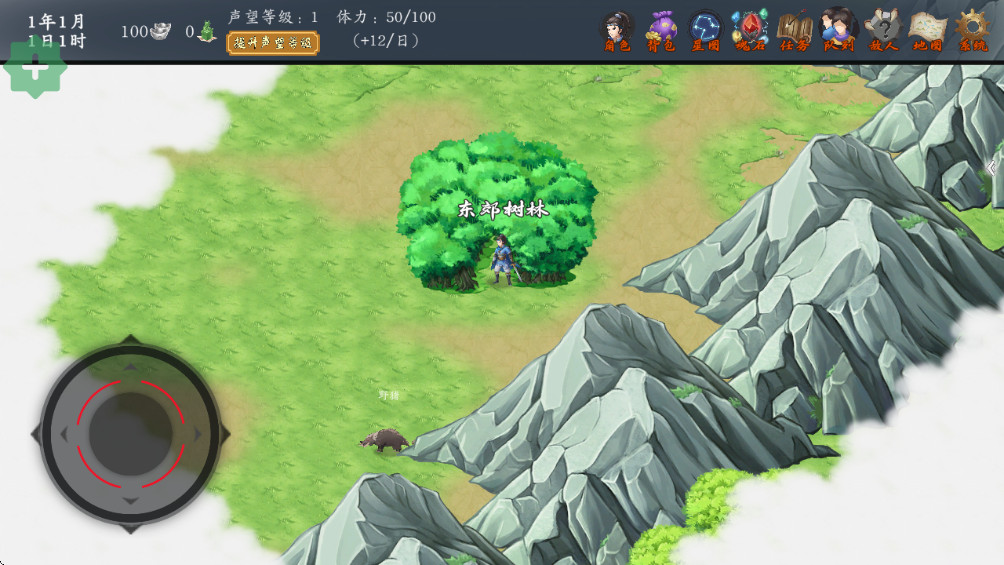Click the 提升声望等级 reputation upgrade button
Viewport: 1004px width, 565px height.
click(273, 43)
